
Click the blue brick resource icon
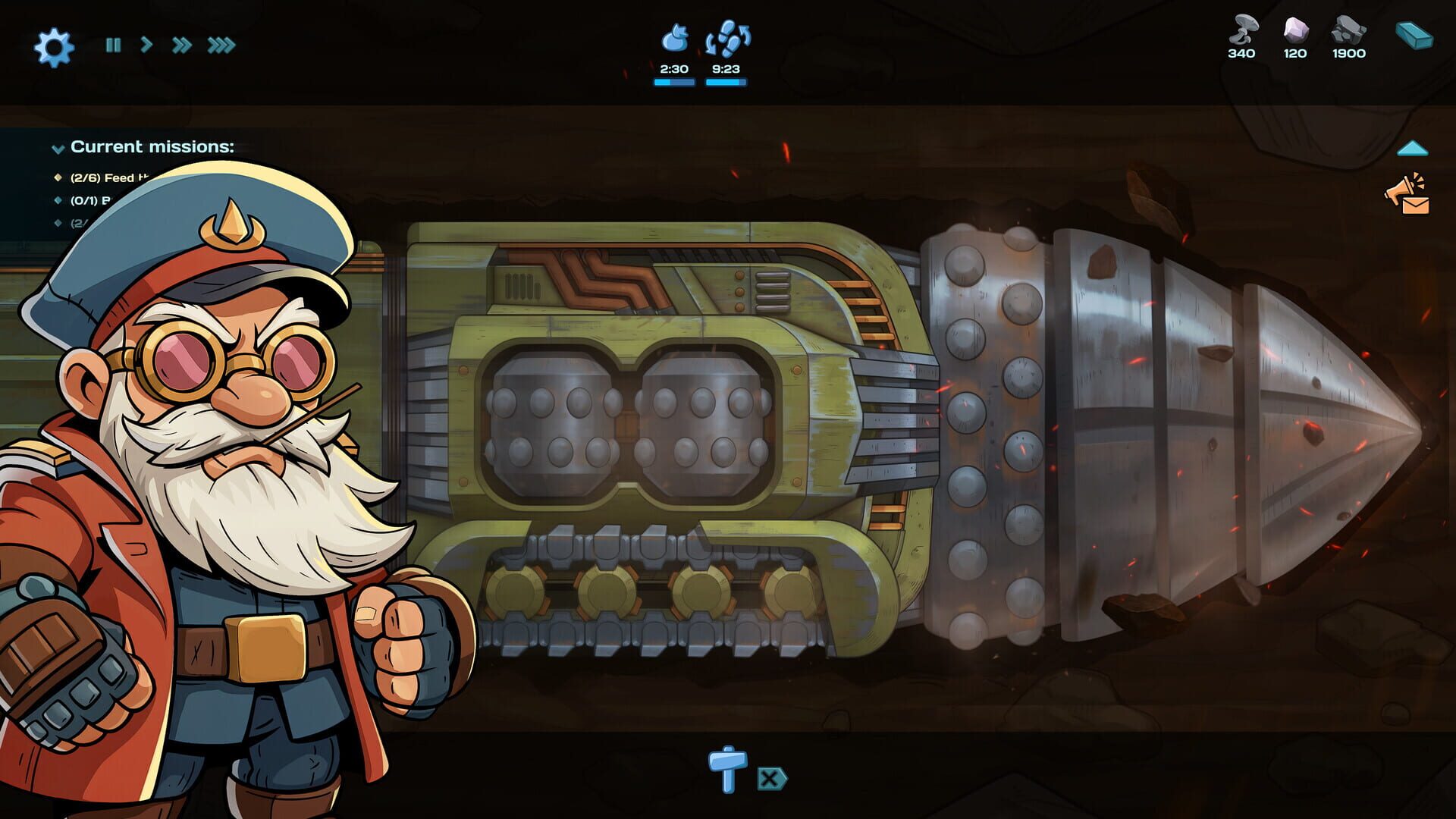click(1415, 34)
